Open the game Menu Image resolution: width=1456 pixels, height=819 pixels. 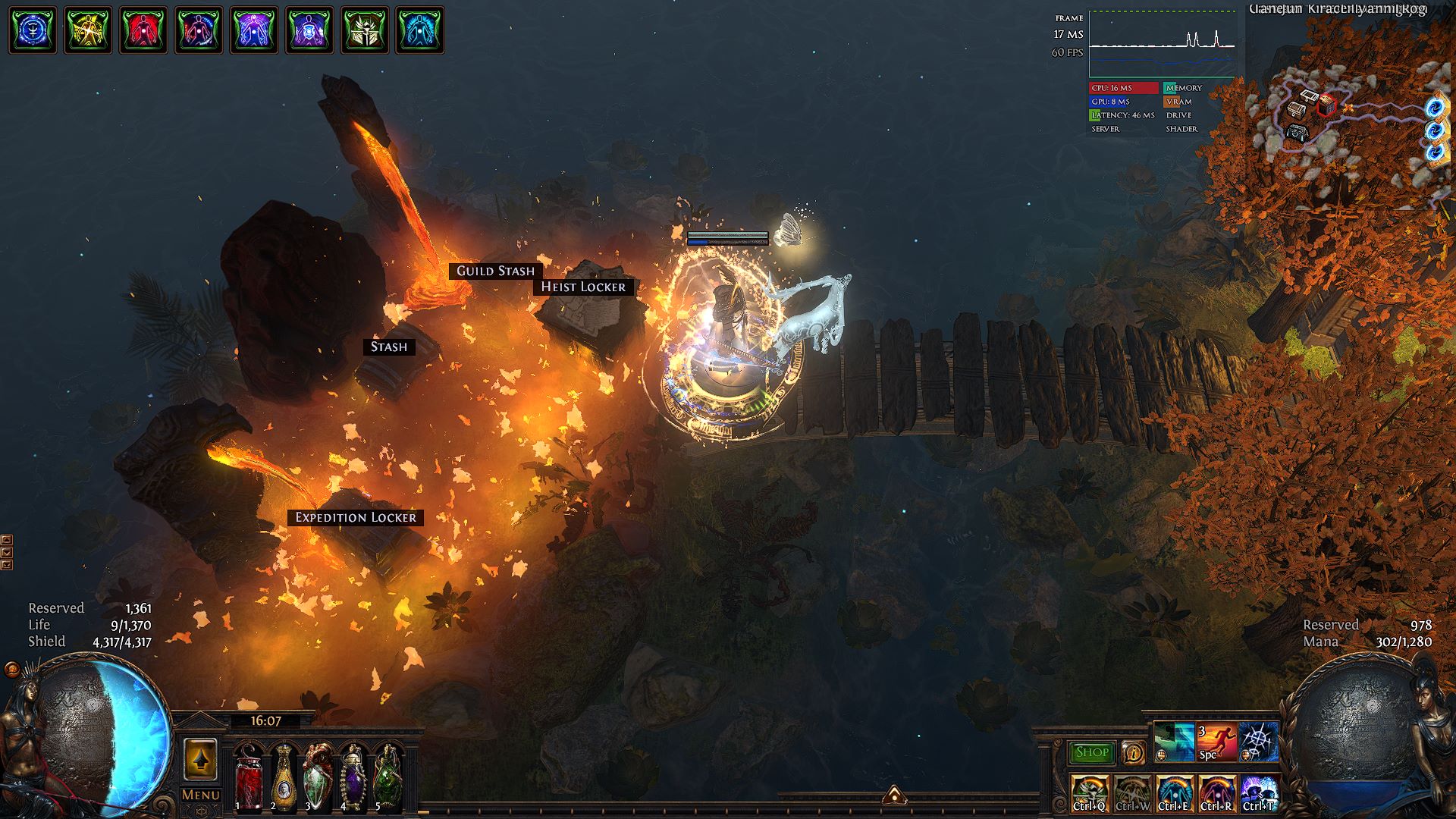[x=200, y=795]
